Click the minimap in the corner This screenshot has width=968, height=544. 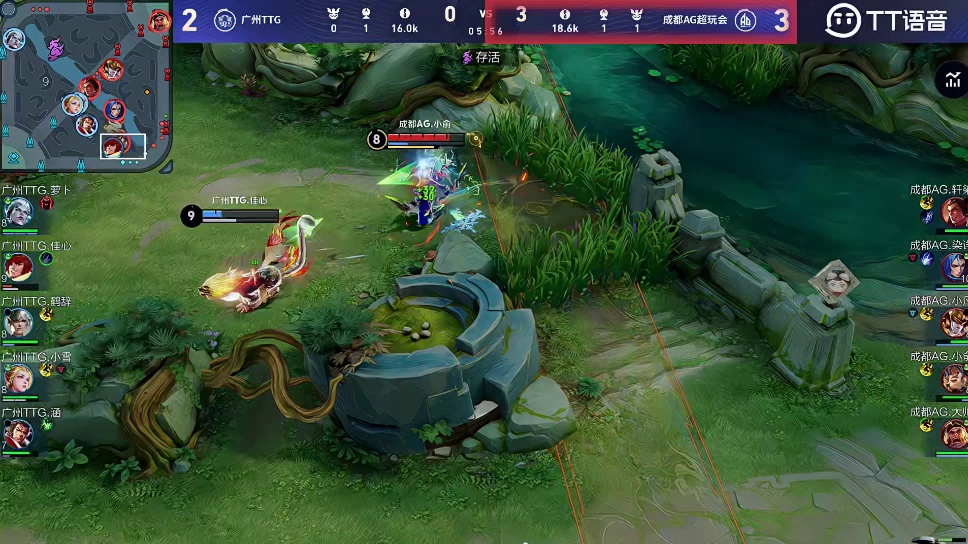(85, 85)
